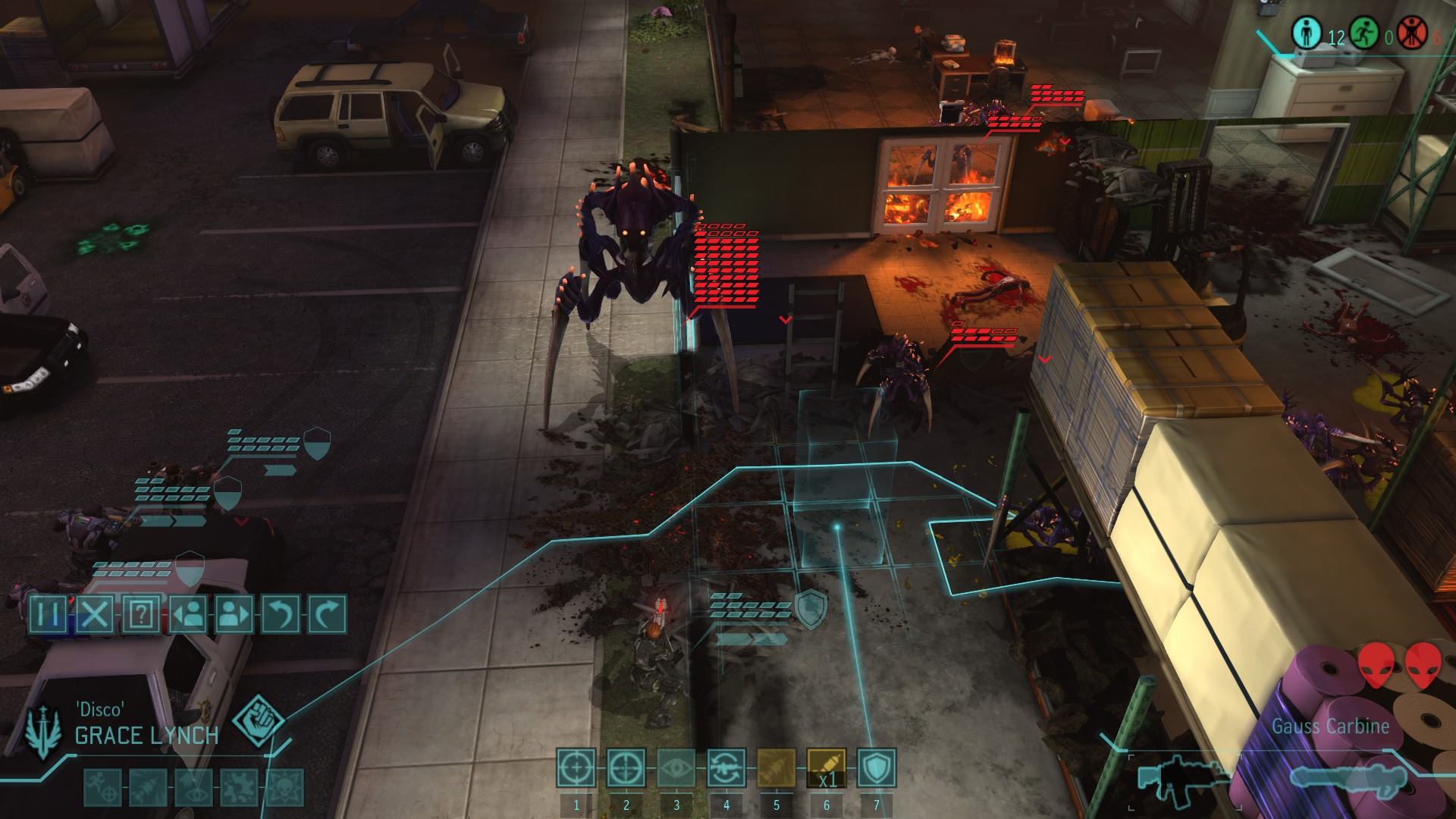1456x819 pixels.
Task: Fire the rocket ability with x1 charge
Action: [x=827, y=767]
